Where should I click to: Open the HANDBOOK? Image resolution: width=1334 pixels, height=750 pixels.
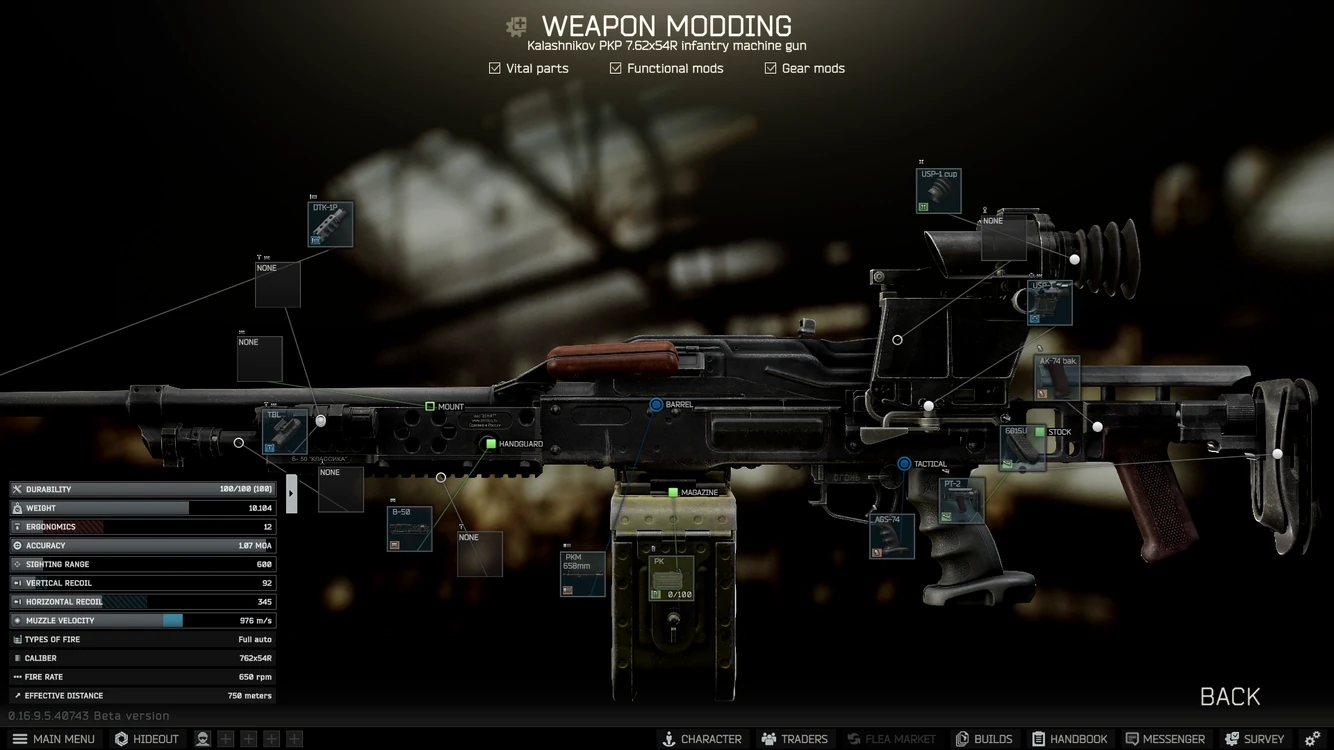point(1070,738)
